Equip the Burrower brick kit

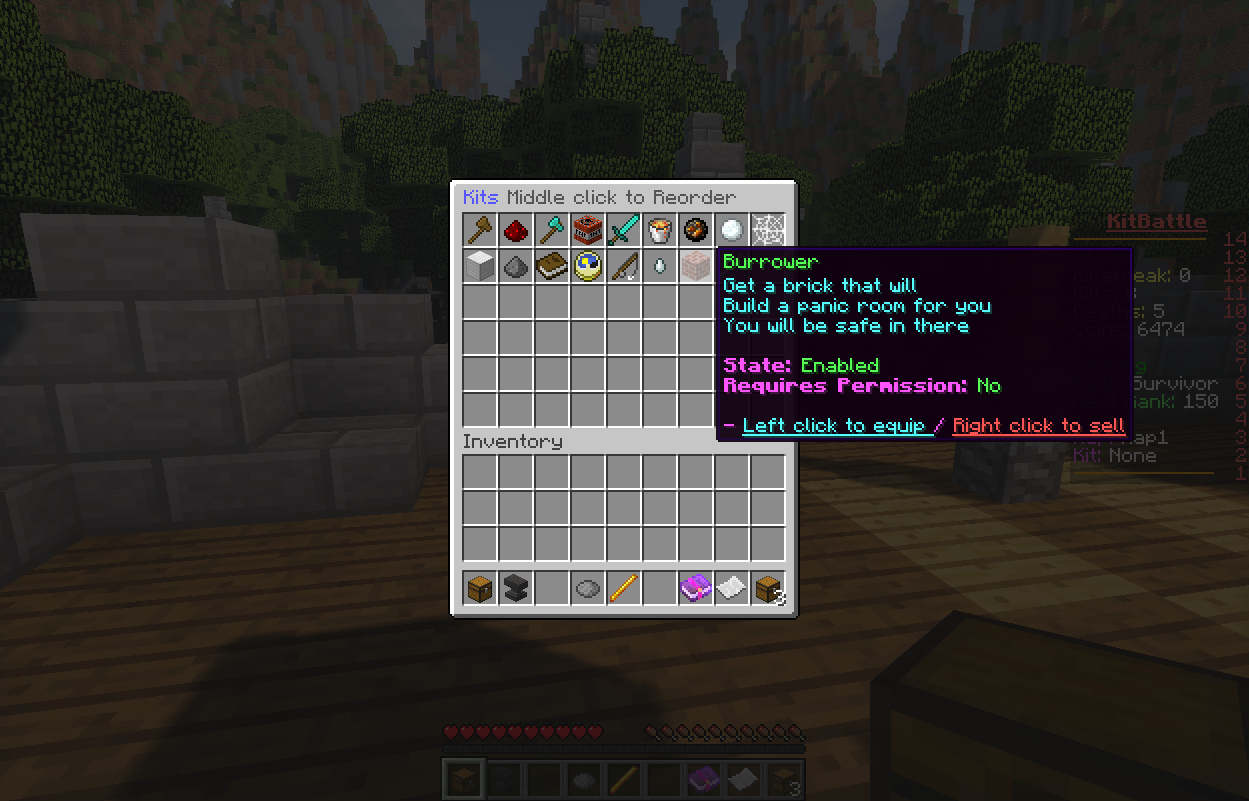(x=696, y=266)
